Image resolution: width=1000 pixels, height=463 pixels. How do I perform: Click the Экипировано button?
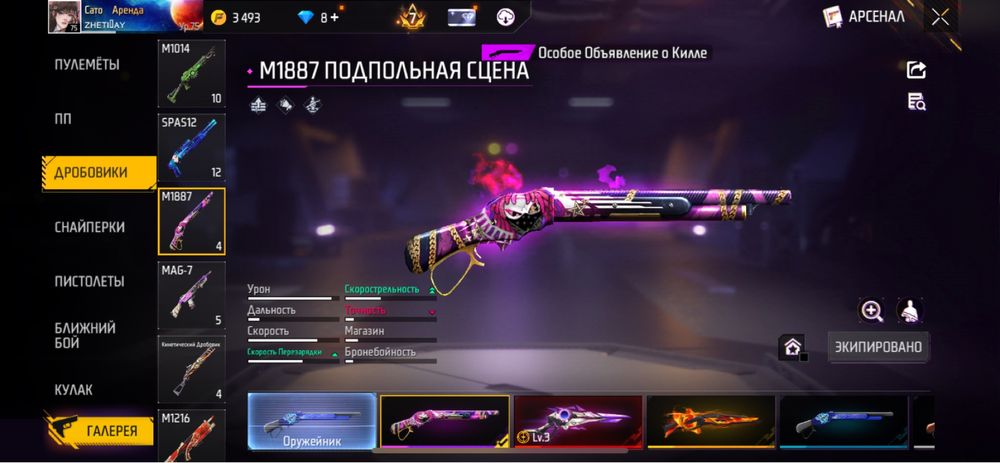878,347
